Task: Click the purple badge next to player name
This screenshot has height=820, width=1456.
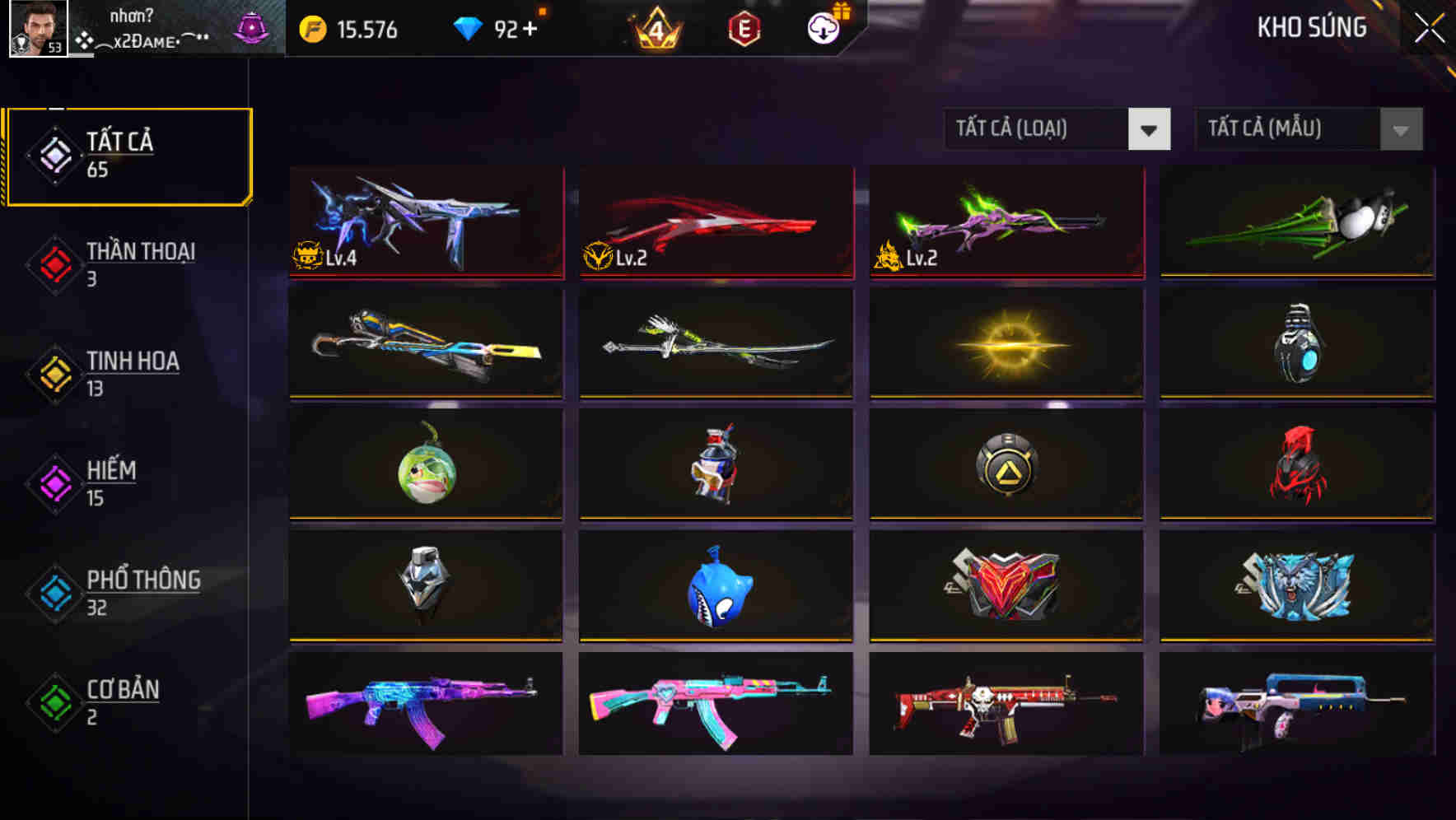Action: 251,26
